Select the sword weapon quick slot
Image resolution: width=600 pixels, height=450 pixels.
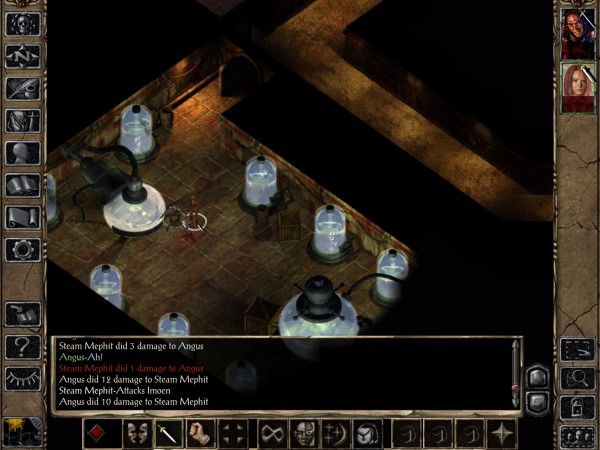170,434
